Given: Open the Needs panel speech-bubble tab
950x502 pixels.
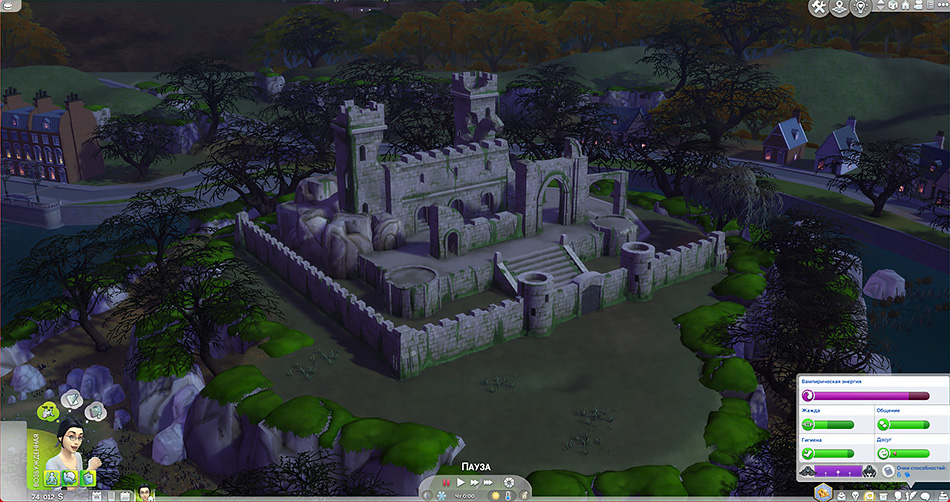Looking at the screenshot, I should click(925, 495).
